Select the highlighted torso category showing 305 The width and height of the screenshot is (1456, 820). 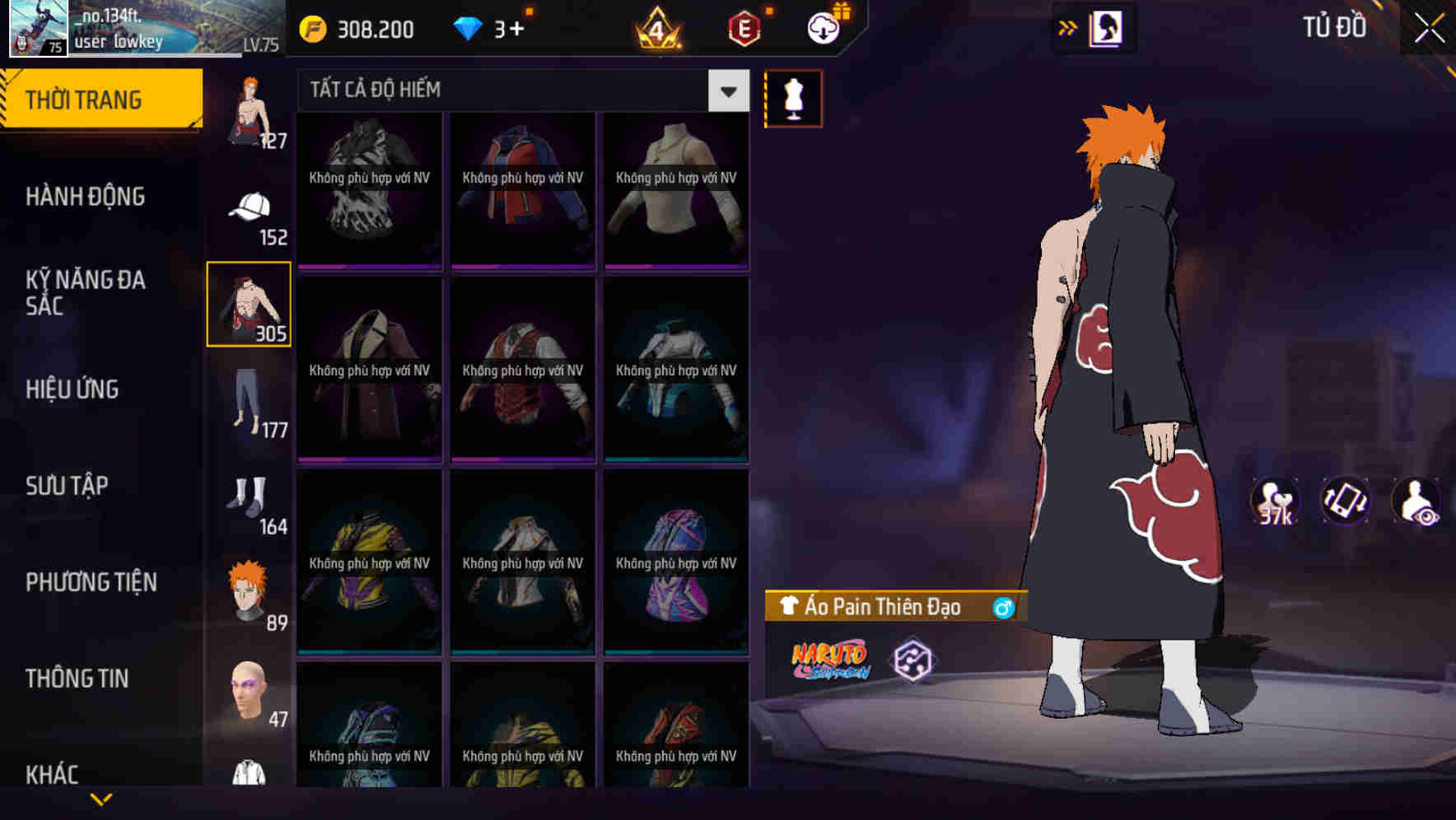(x=249, y=303)
